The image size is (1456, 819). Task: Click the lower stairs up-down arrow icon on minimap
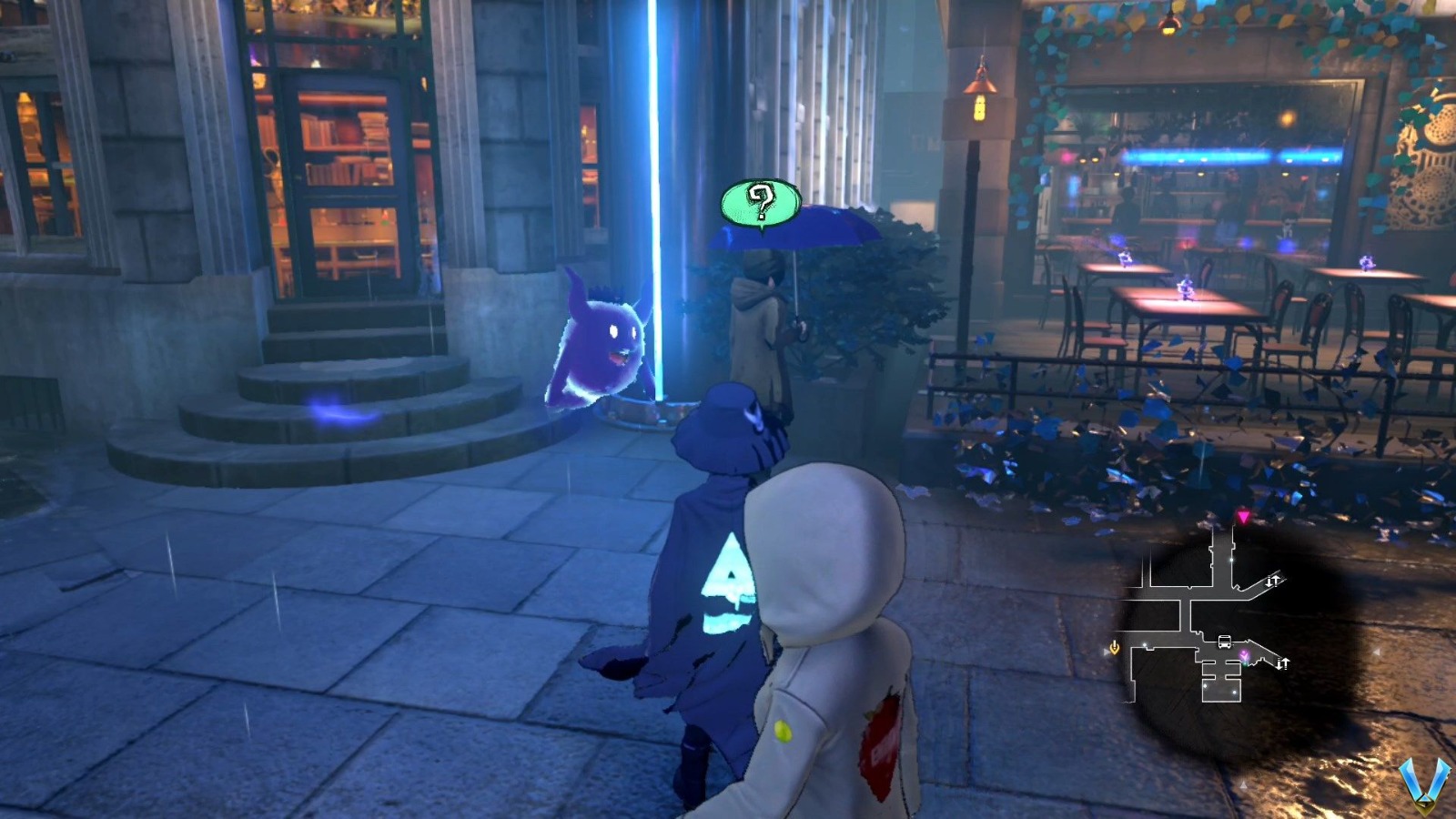1282,662
